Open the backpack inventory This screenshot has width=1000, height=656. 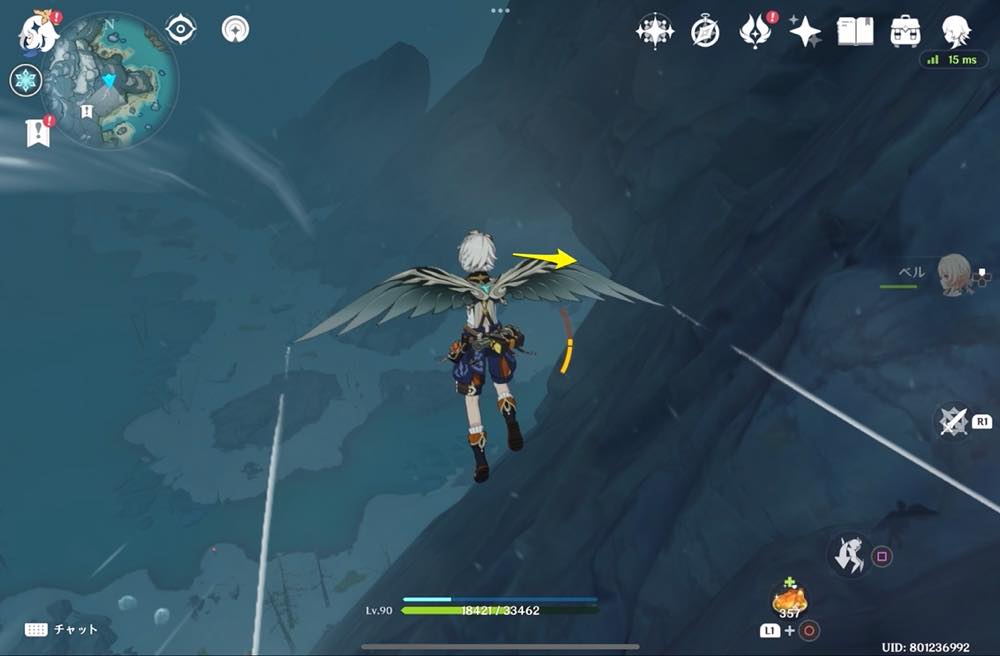(x=906, y=31)
